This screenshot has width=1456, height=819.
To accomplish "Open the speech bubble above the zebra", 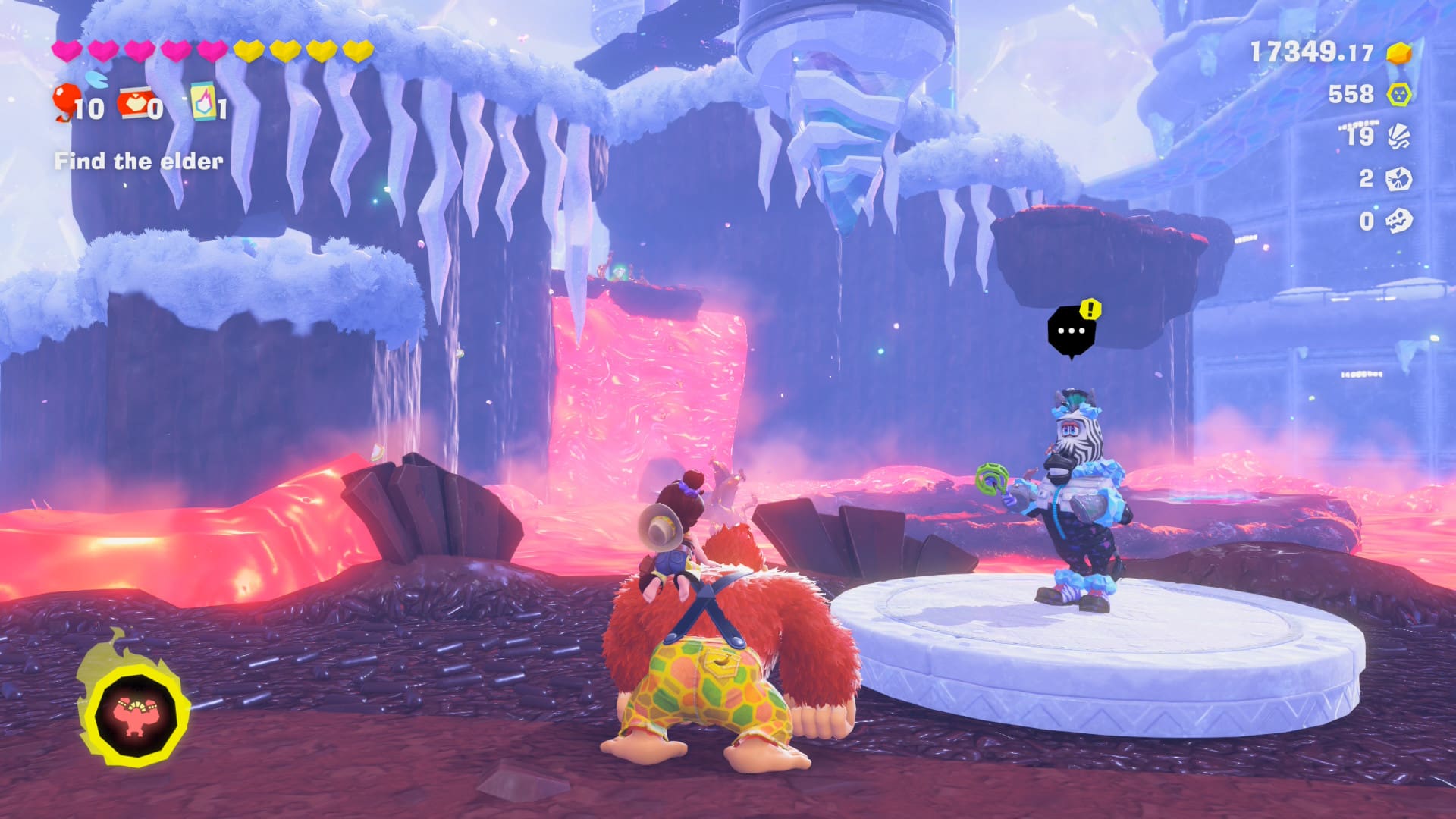I will 1071,331.
